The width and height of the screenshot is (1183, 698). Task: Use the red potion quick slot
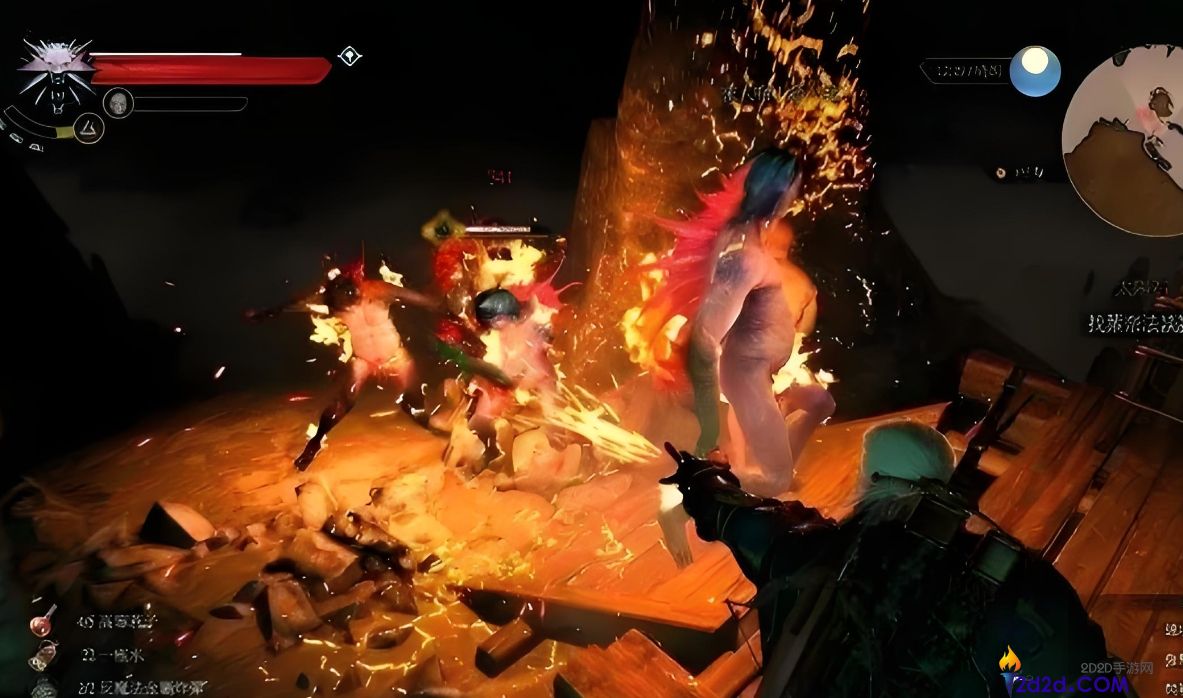pos(43,621)
